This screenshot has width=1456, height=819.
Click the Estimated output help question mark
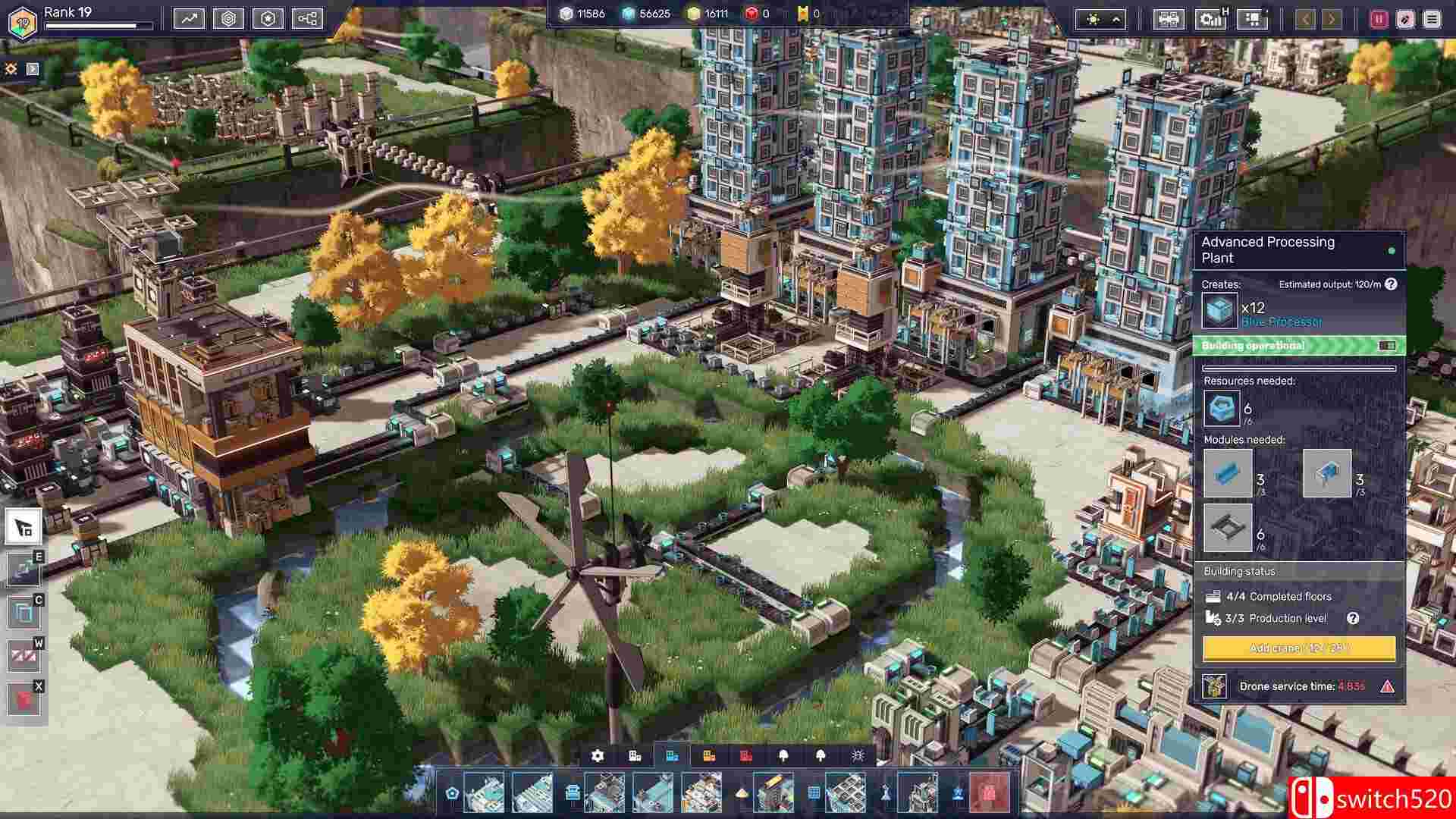[1392, 284]
